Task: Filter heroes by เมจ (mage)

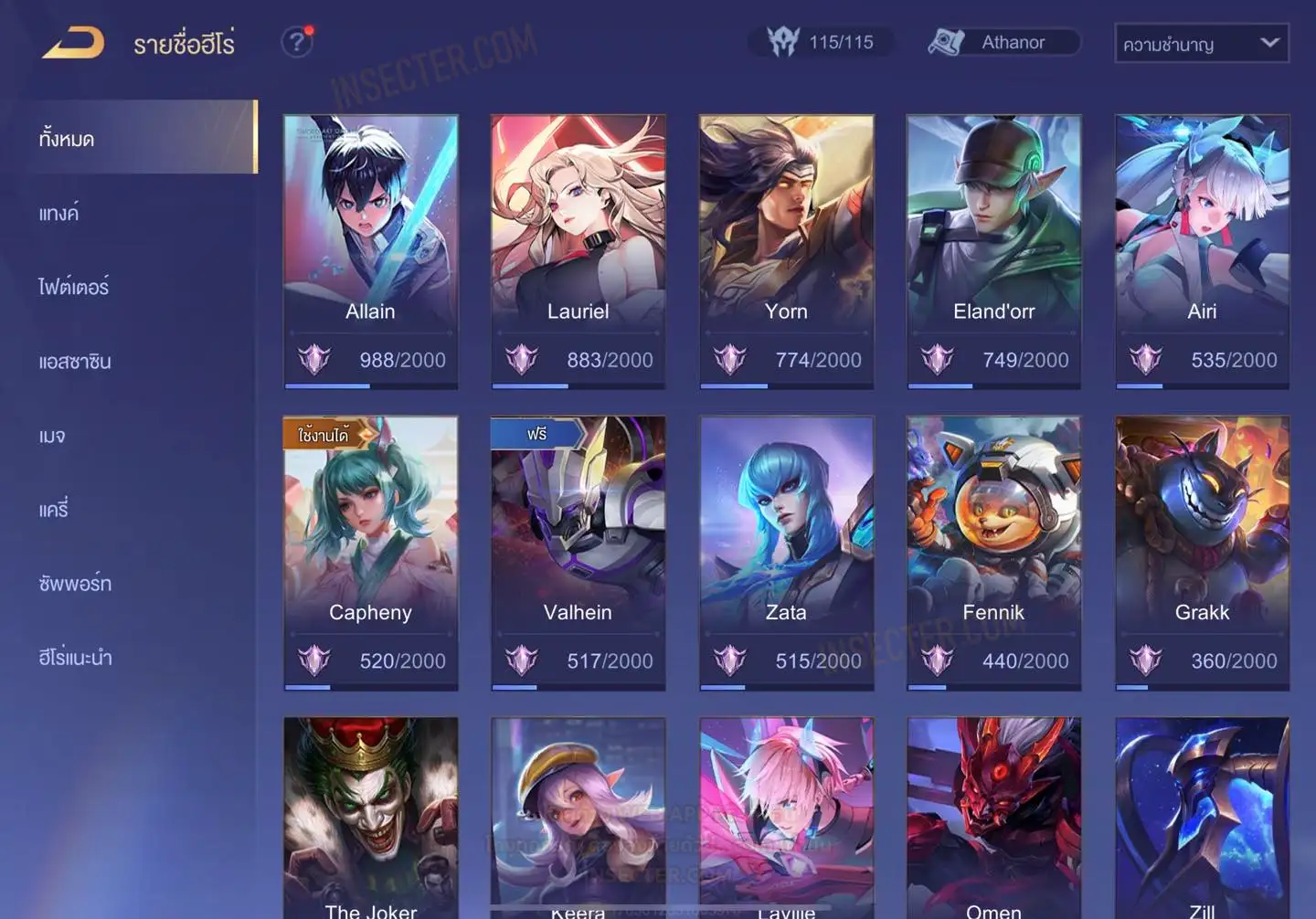Action: point(52,436)
